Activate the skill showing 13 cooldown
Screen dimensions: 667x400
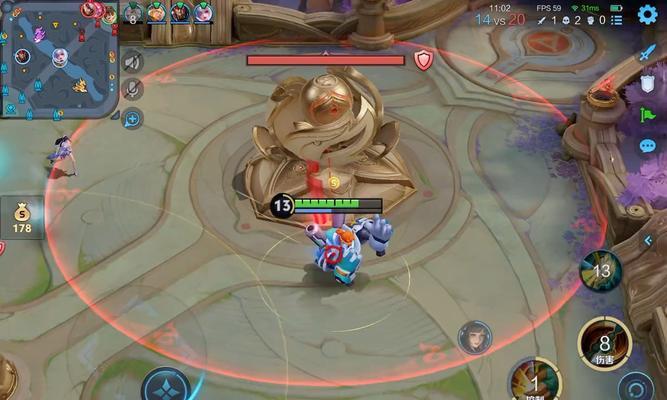click(601, 270)
